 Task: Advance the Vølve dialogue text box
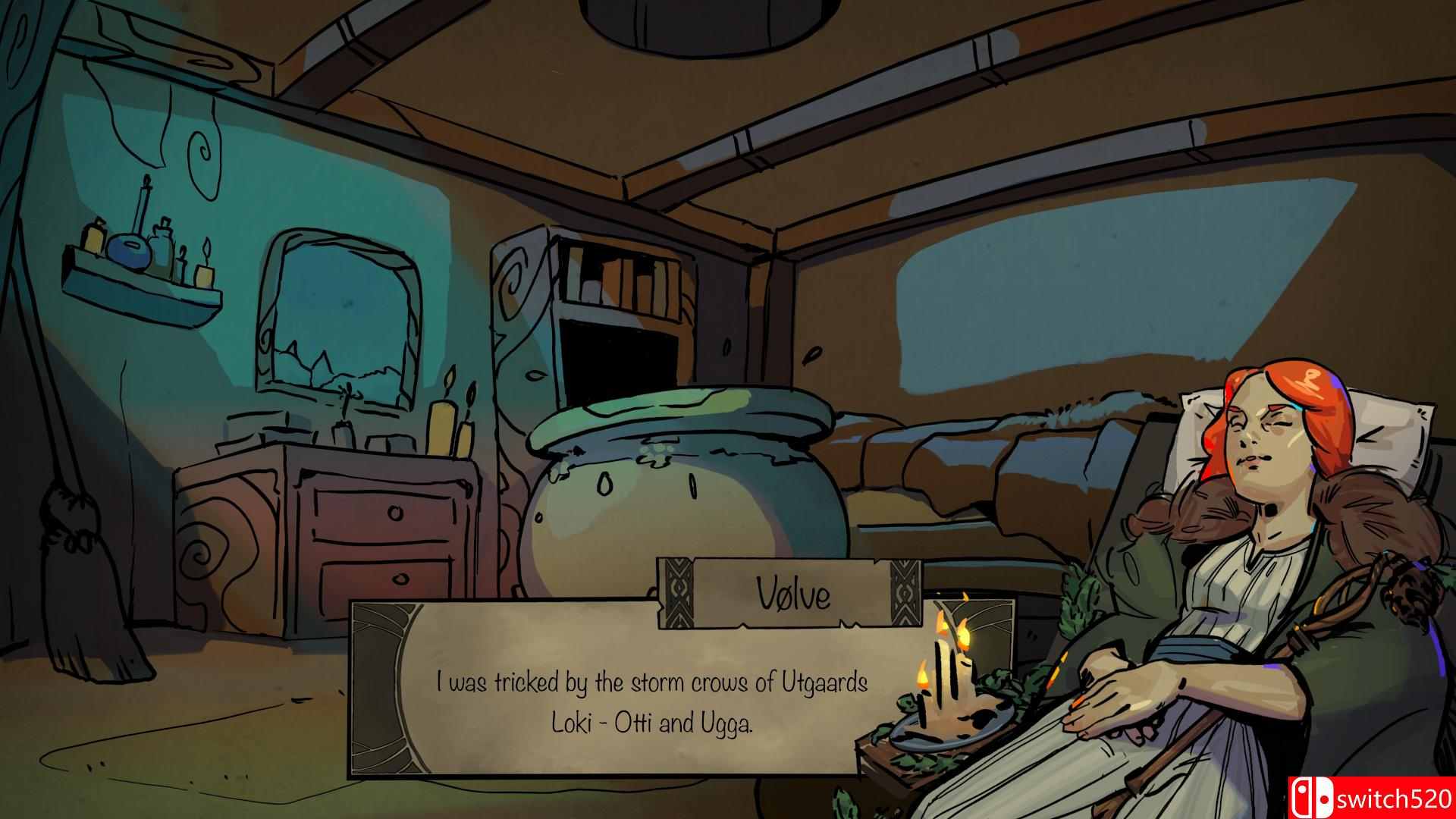coord(651,701)
